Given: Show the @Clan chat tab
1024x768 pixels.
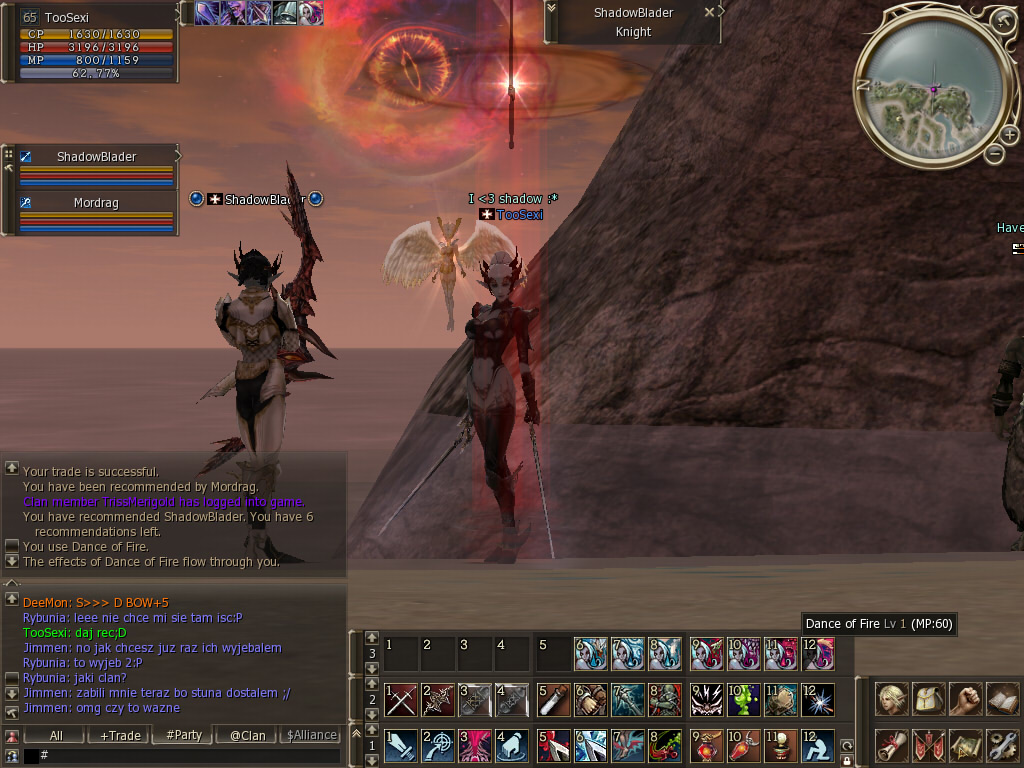Looking at the screenshot, I should point(247,735).
